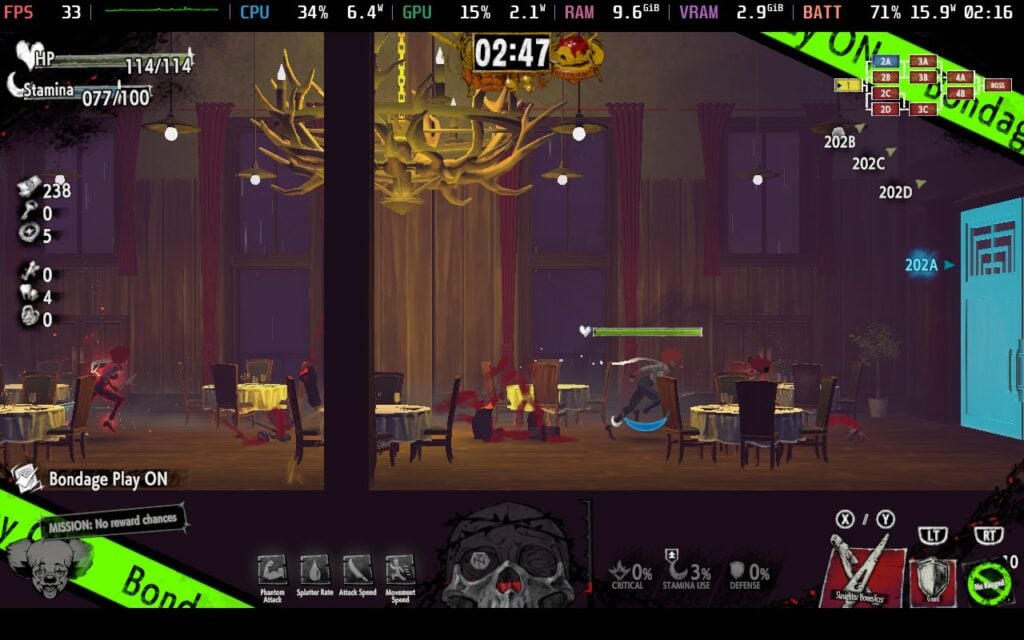
Task: Click room 4A on the stage map
Action: click(x=961, y=77)
